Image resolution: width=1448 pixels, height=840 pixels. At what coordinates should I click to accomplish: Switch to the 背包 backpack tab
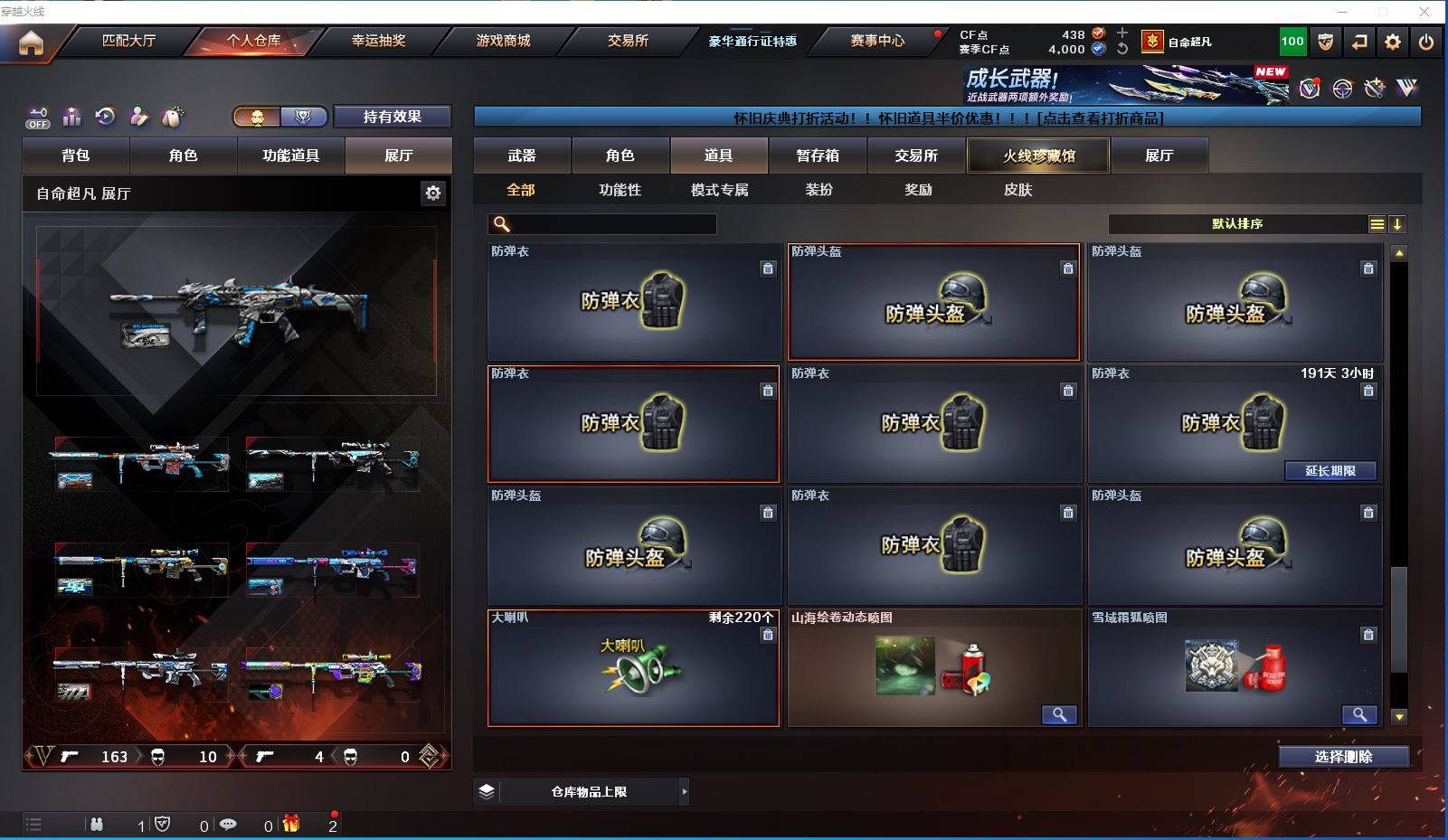click(x=76, y=156)
